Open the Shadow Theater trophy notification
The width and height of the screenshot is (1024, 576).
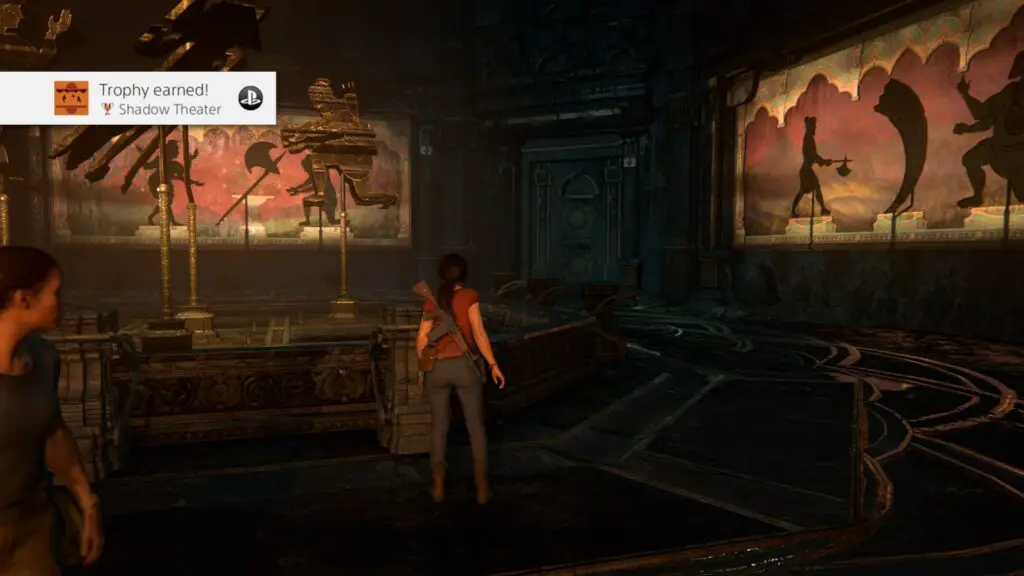click(x=160, y=98)
